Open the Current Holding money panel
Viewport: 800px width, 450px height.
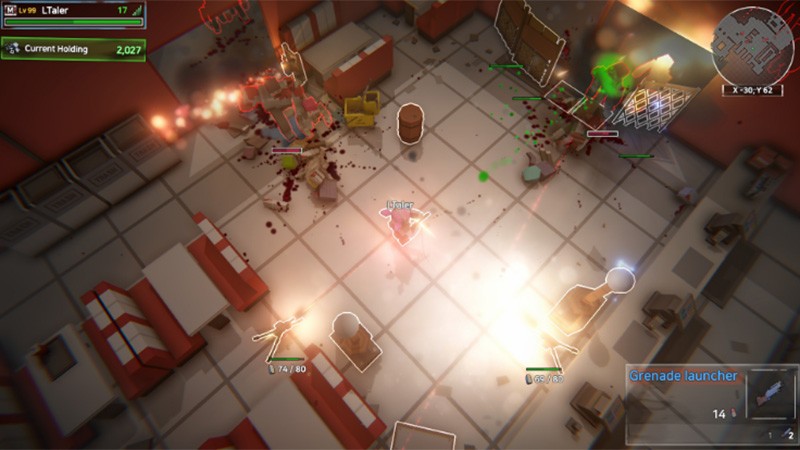point(73,49)
